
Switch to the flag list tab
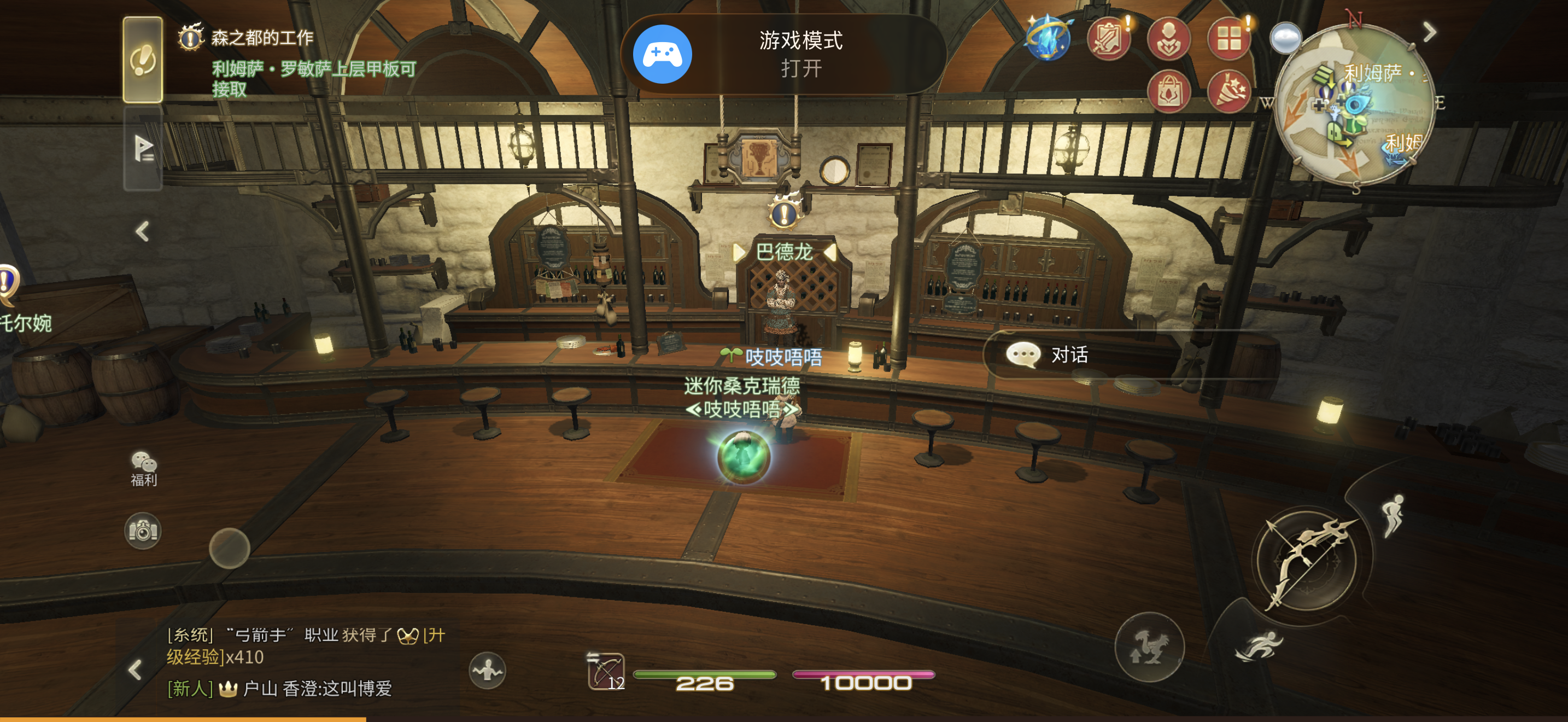tap(143, 148)
